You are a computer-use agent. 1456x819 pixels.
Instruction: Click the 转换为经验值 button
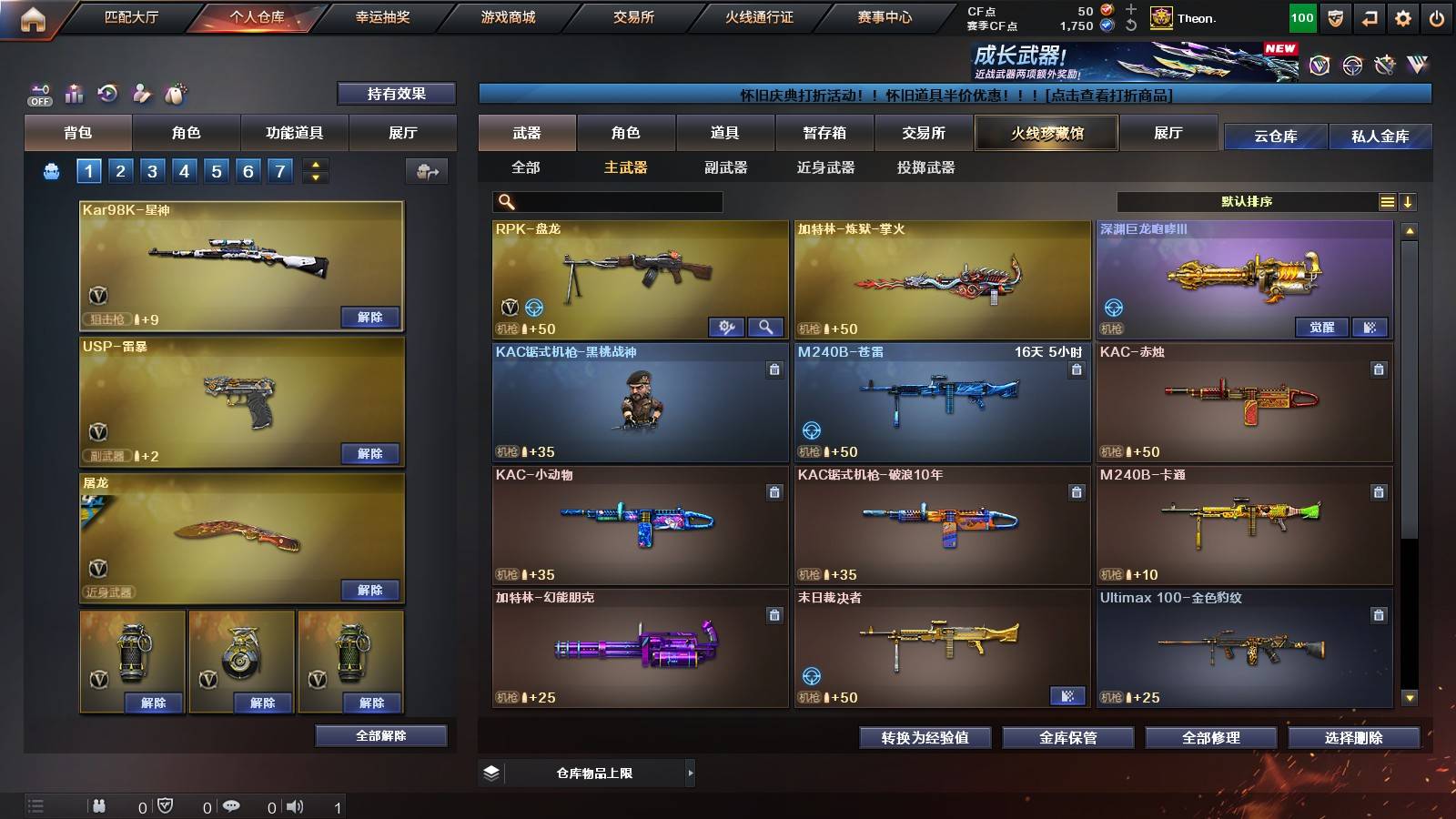[x=925, y=739]
